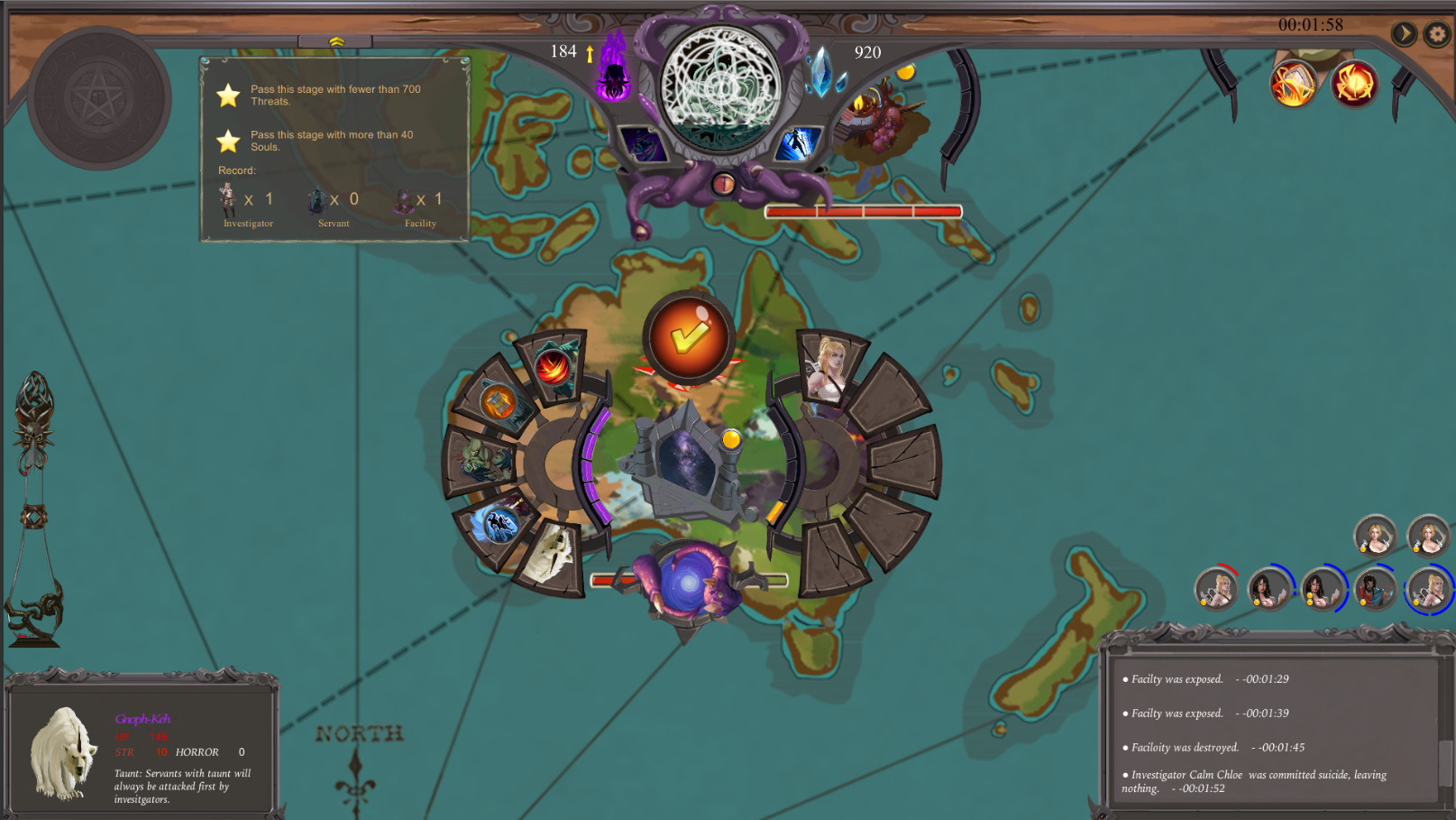Activate the fiery spell orb in the top-right corner
1456x820 pixels.
[1291, 84]
